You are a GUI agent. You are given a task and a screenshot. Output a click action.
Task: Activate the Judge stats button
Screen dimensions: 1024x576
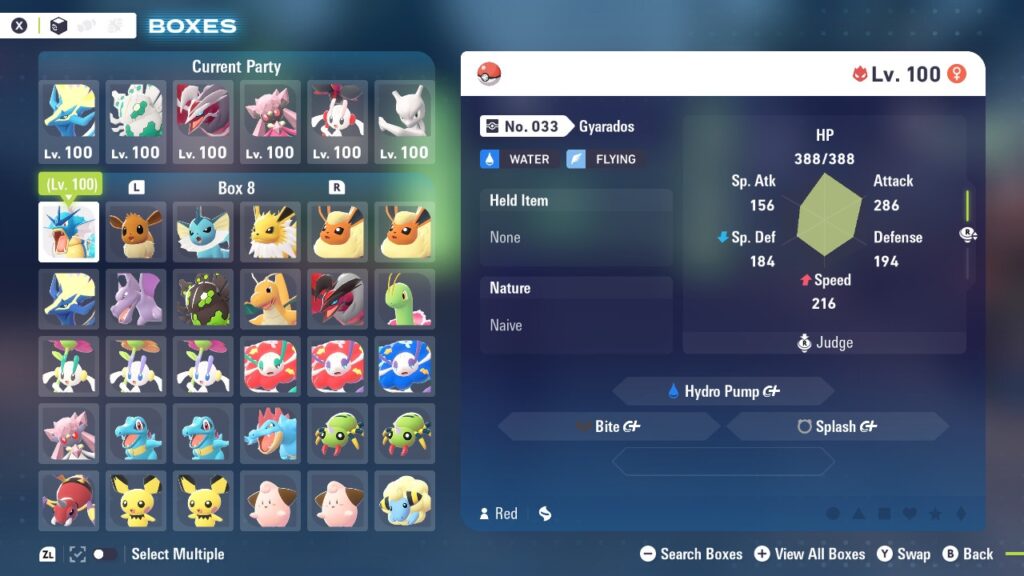824,342
